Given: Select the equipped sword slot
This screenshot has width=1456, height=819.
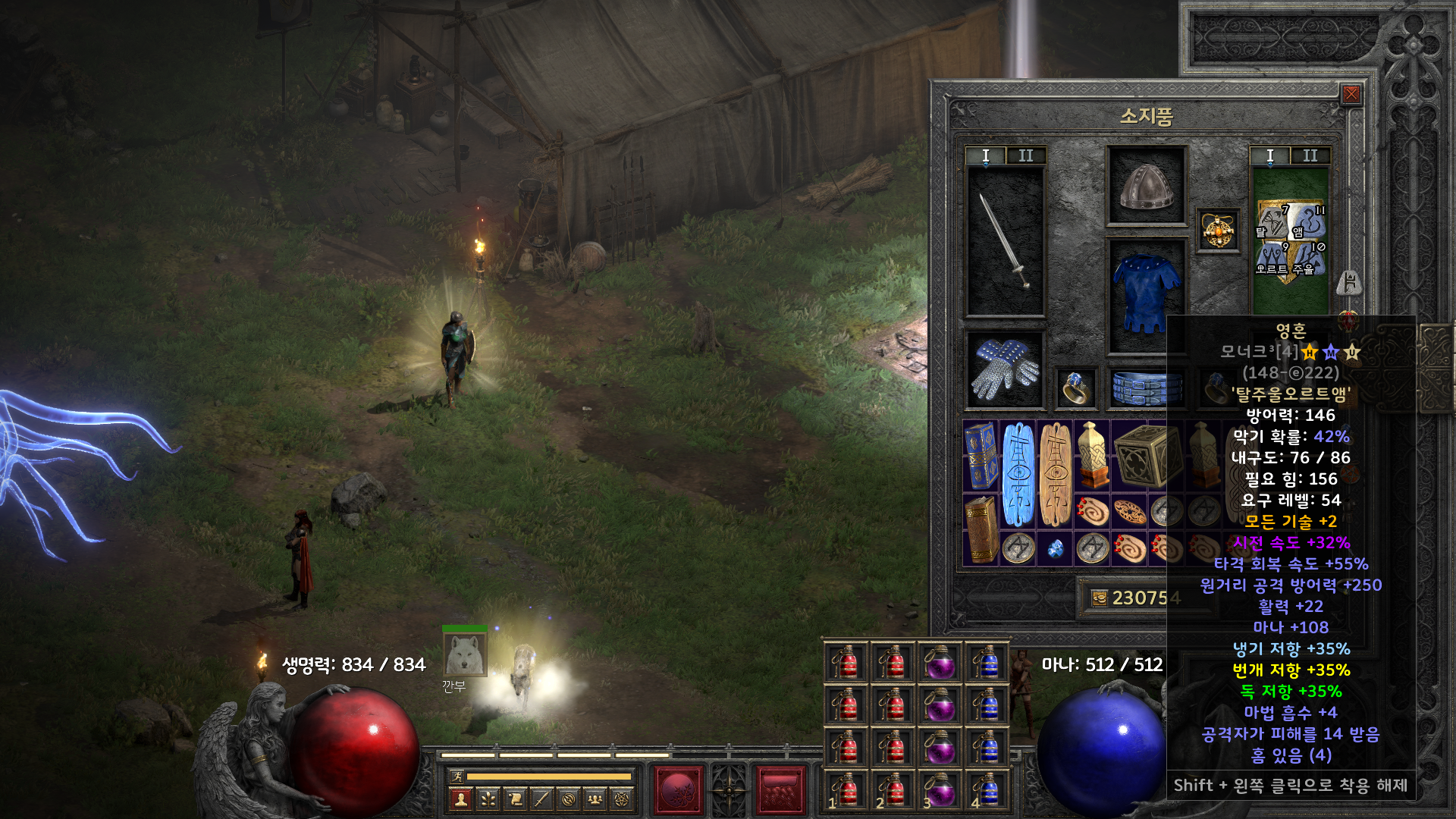Looking at the screenshot, I should (1005, 241).
